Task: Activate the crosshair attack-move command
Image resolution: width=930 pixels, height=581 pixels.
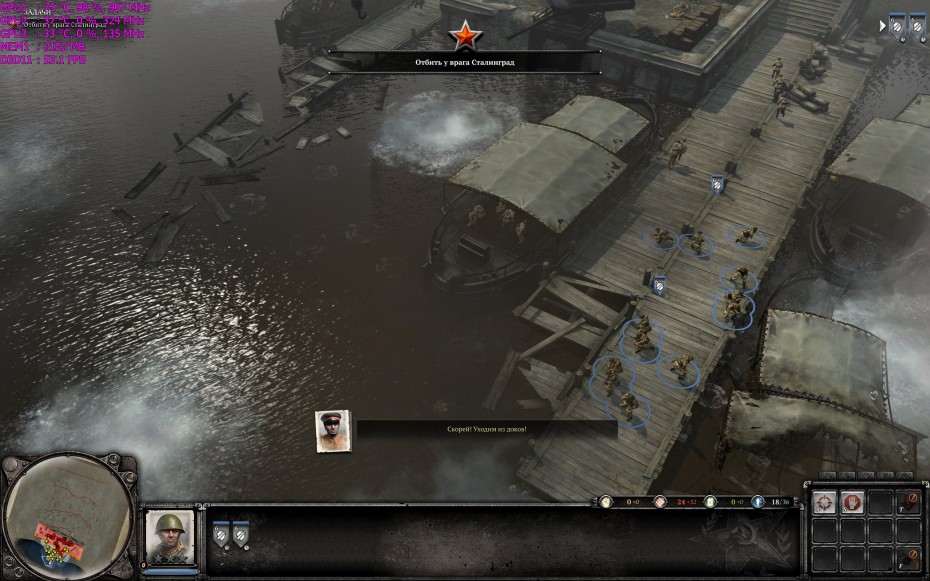Action: [x=824, y=503]
